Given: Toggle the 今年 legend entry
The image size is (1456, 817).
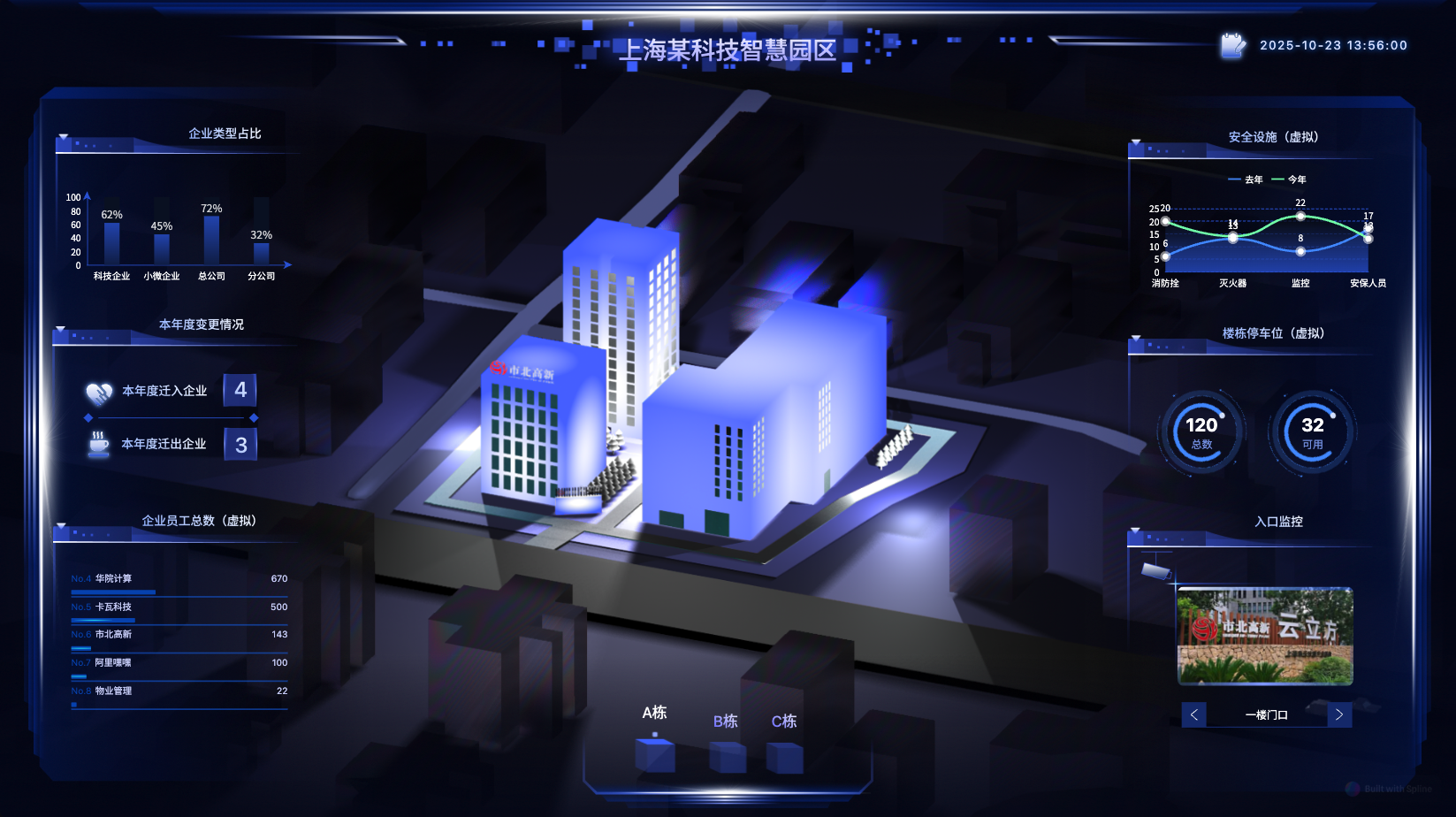Looking at the screenshot, I should [1289, 179].
